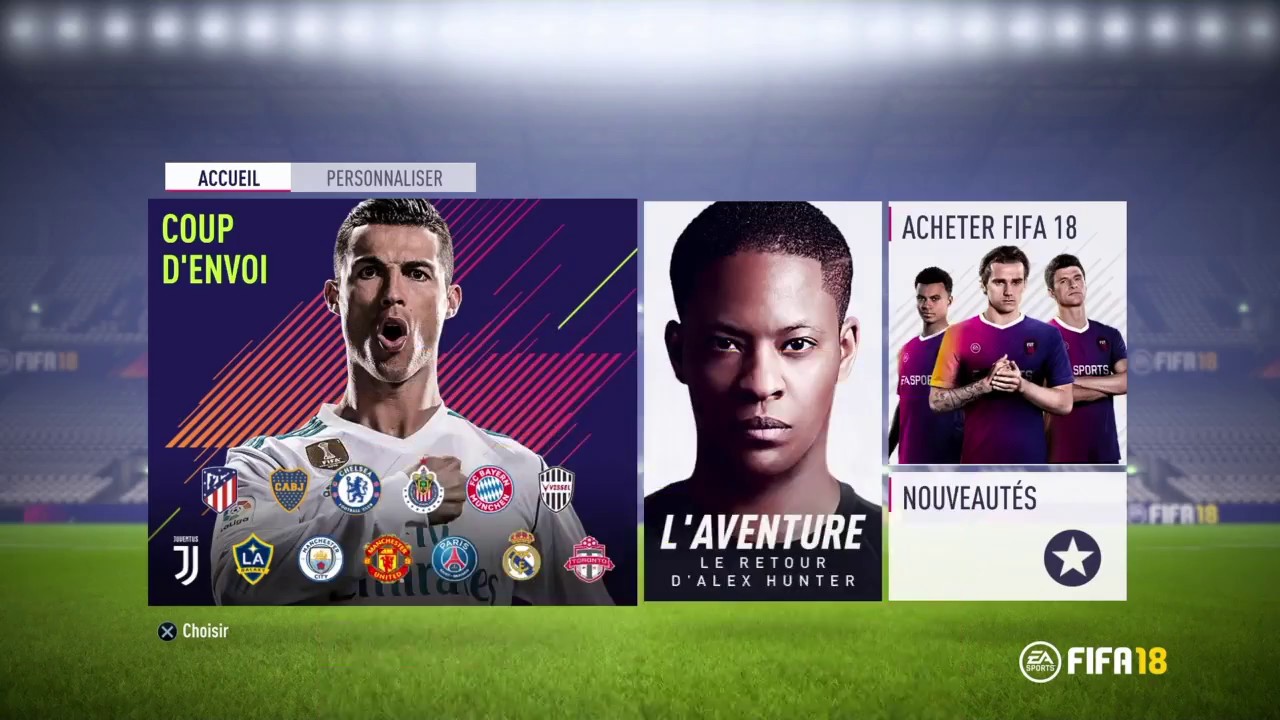Select the ACCUEIL tab
Viewport: 1280px width, 720px height.
pyautogui.click(x=228, y=178)
